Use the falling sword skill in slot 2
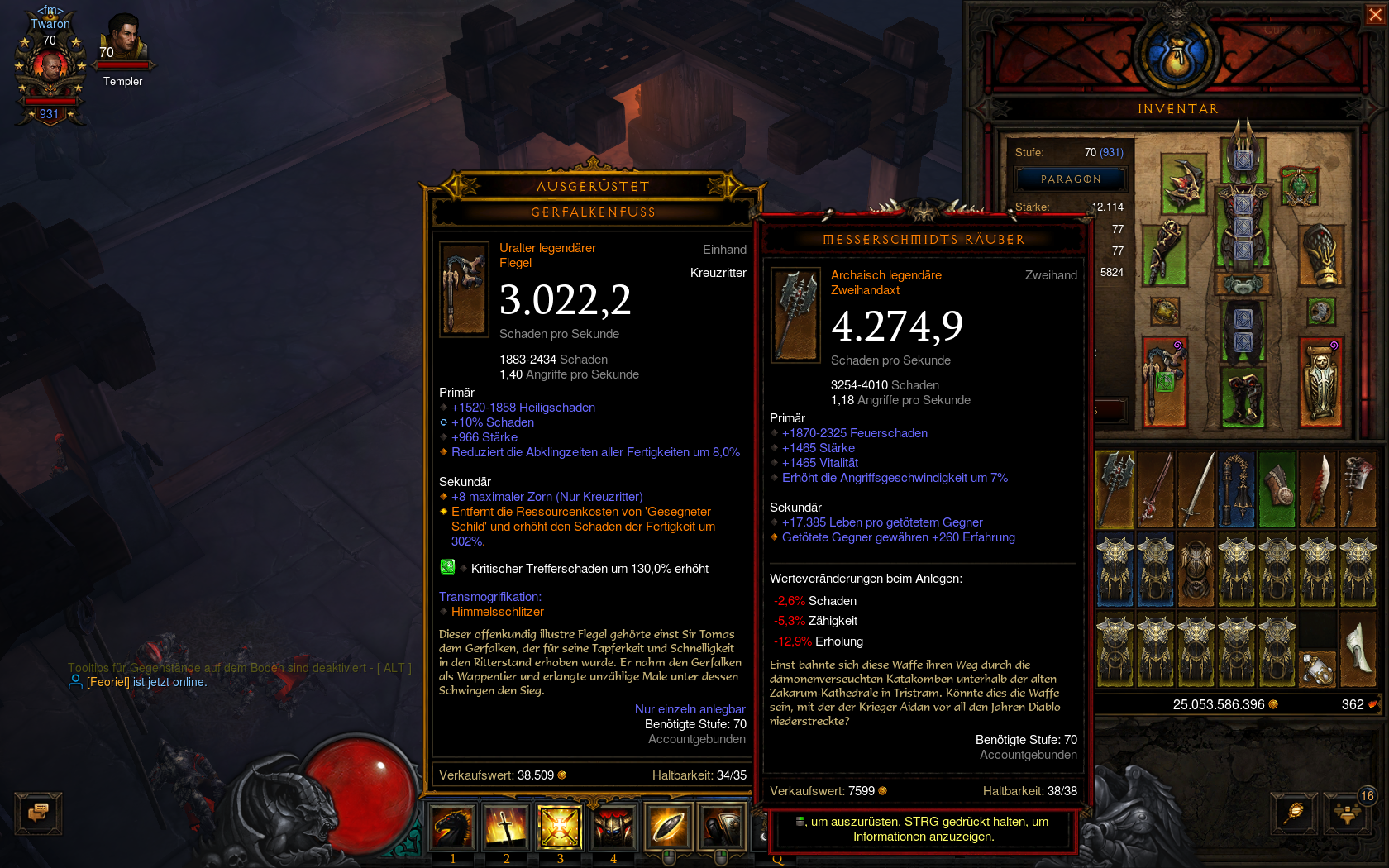The image size is (1389, 868). coord(506,827)
